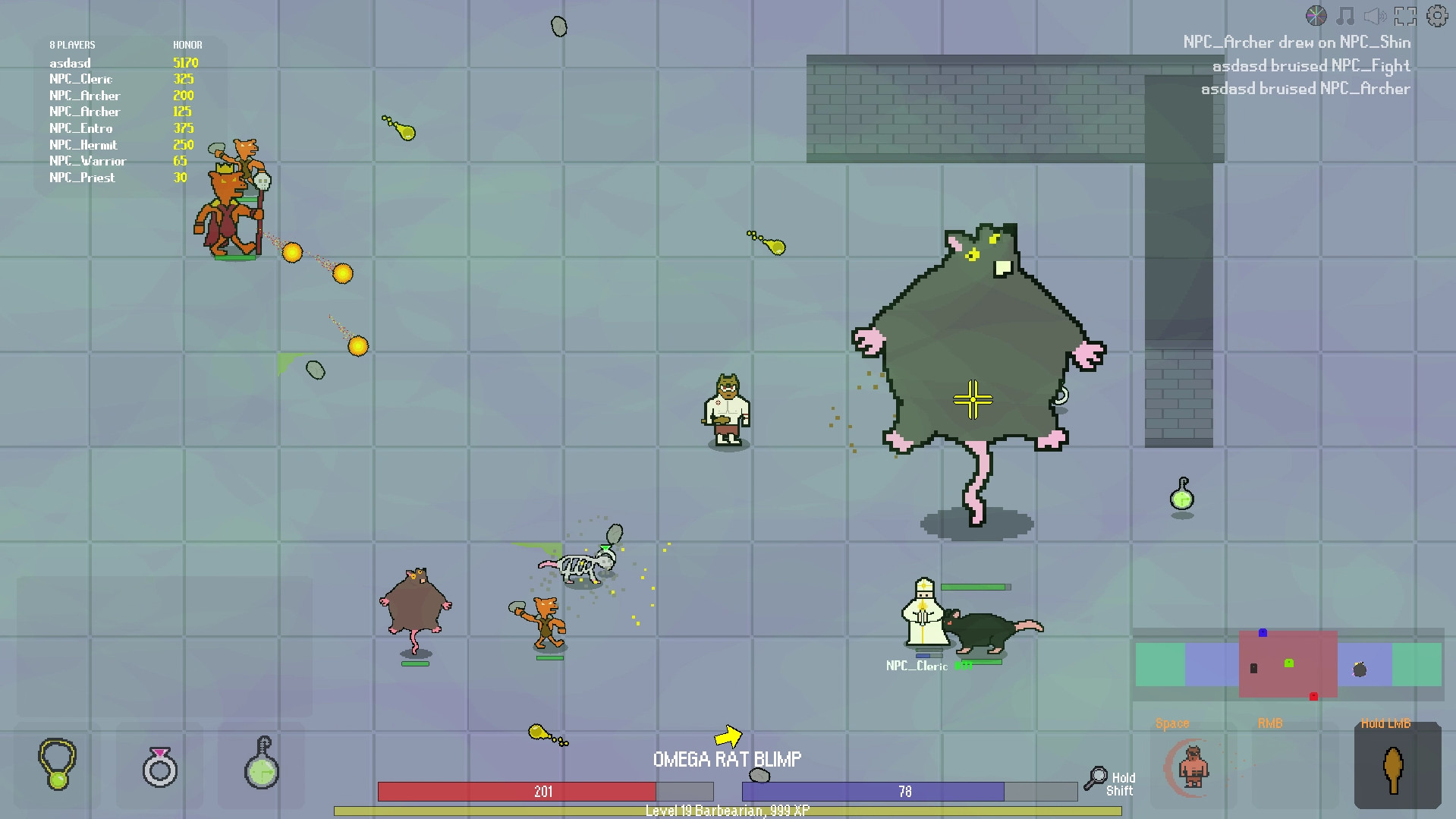Activate the dodge roll ability in the Space slot
Image resolution: width=1456 pixels, height=819 pixels.
pos(1193,767)
